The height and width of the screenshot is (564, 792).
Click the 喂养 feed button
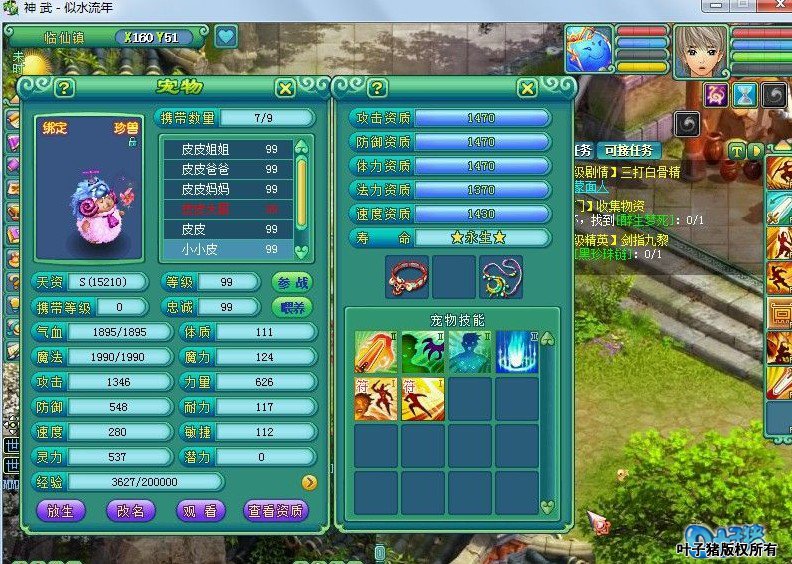pos(292,307)
